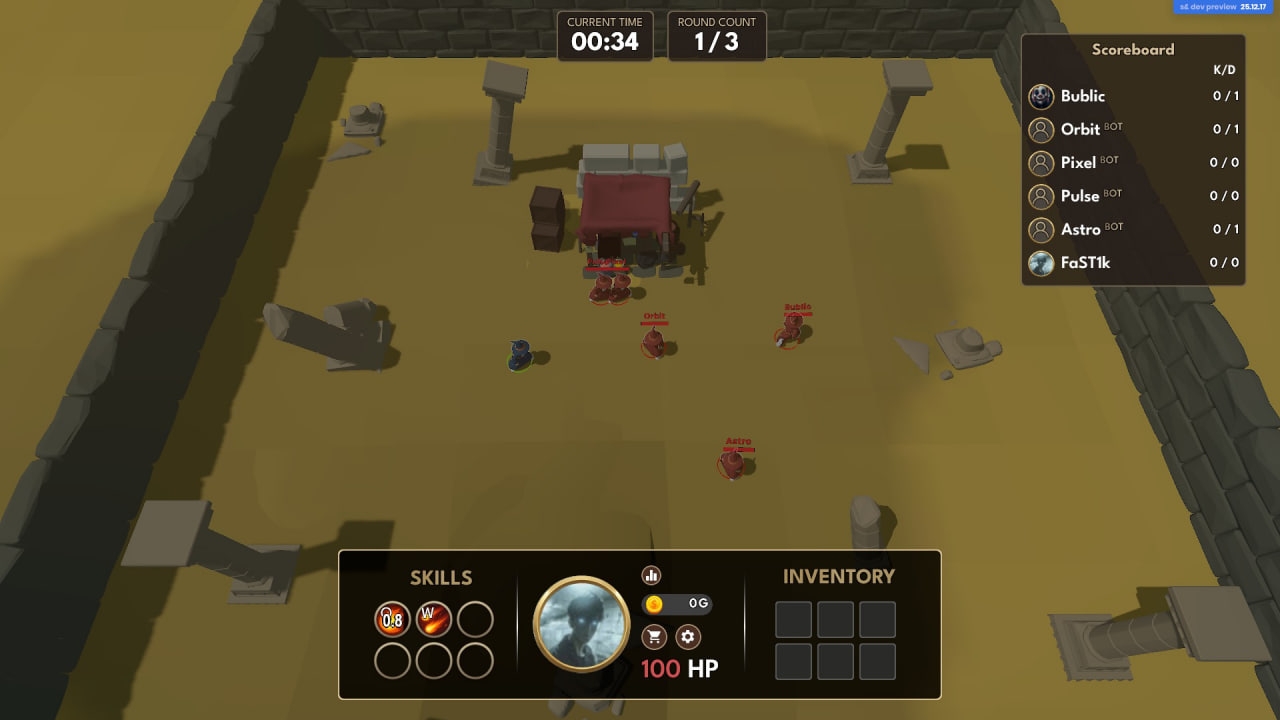Select the skill on 0.8 cooldown

[x=392, y=619]
